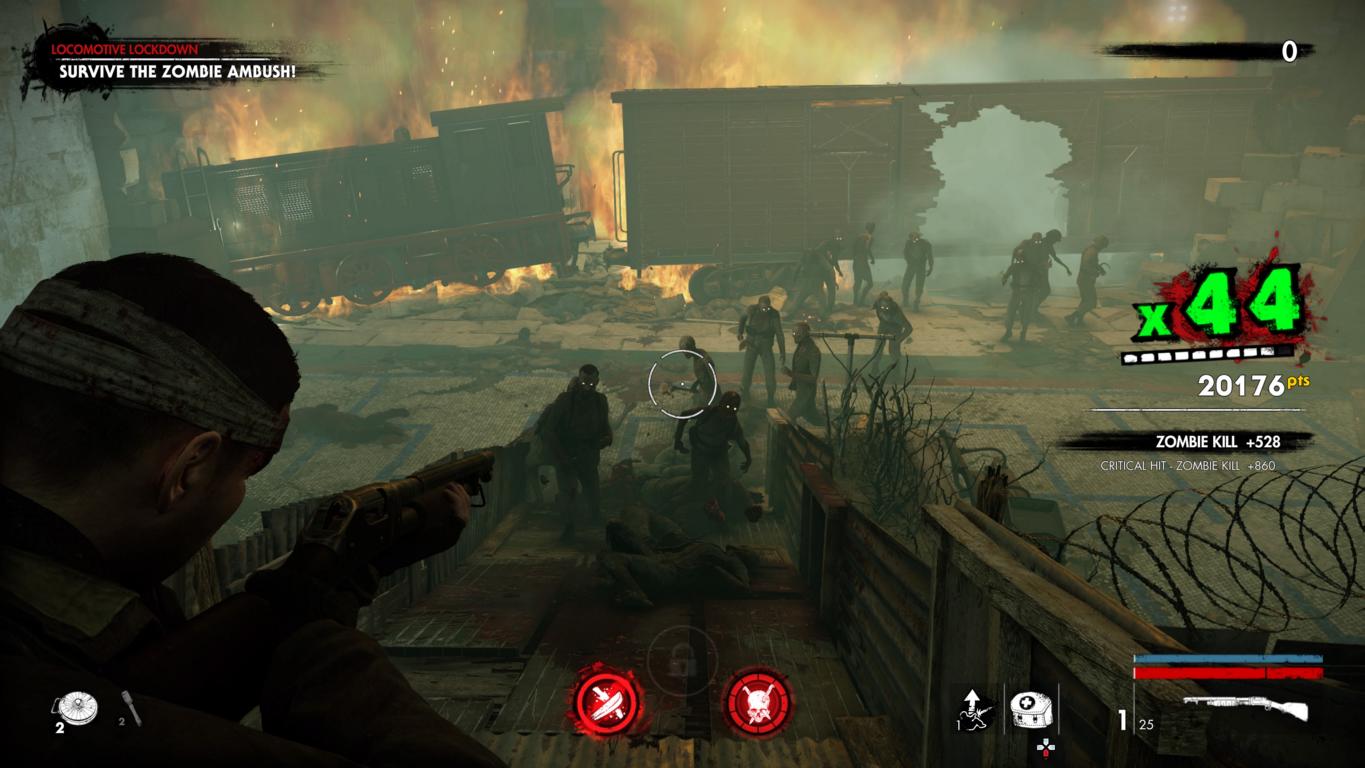Select the shotgun weapon icon
Image resolution: width=1365 pixels, height=768 pixels.
tap(1246, 708)
